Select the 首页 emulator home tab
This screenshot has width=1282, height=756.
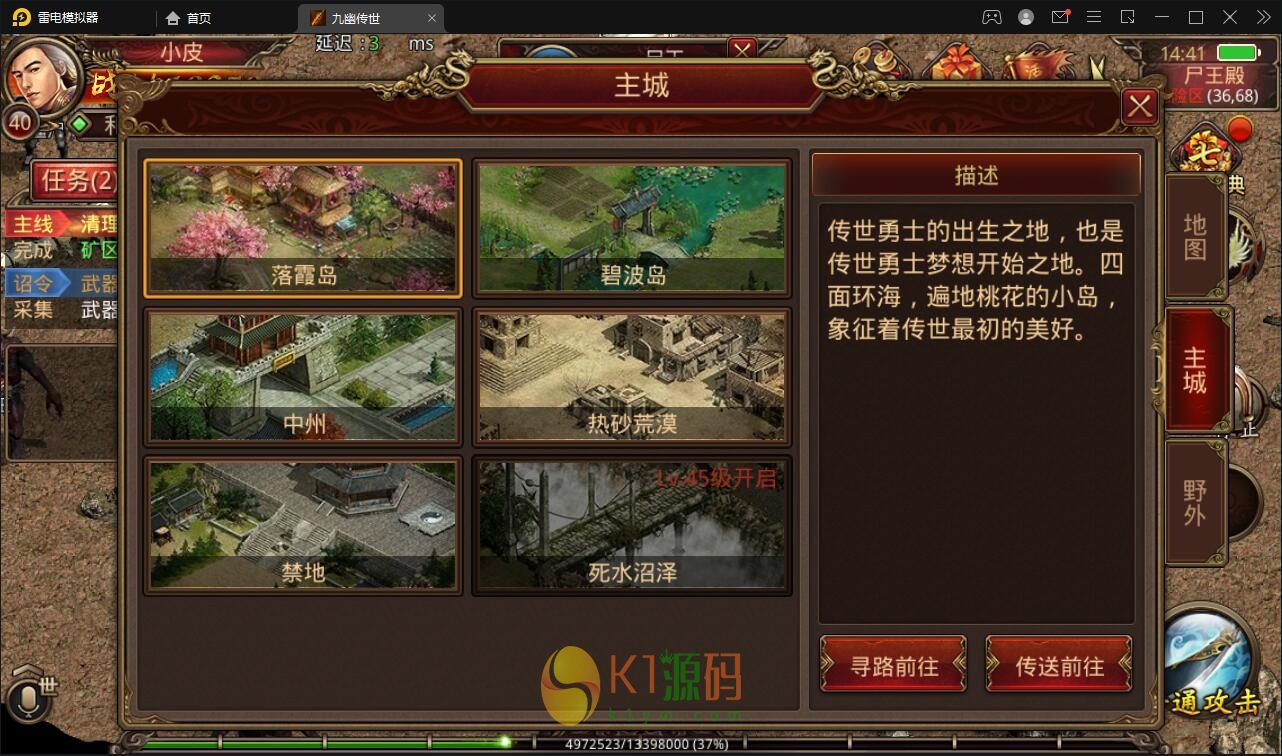click(x=188, y=17)
